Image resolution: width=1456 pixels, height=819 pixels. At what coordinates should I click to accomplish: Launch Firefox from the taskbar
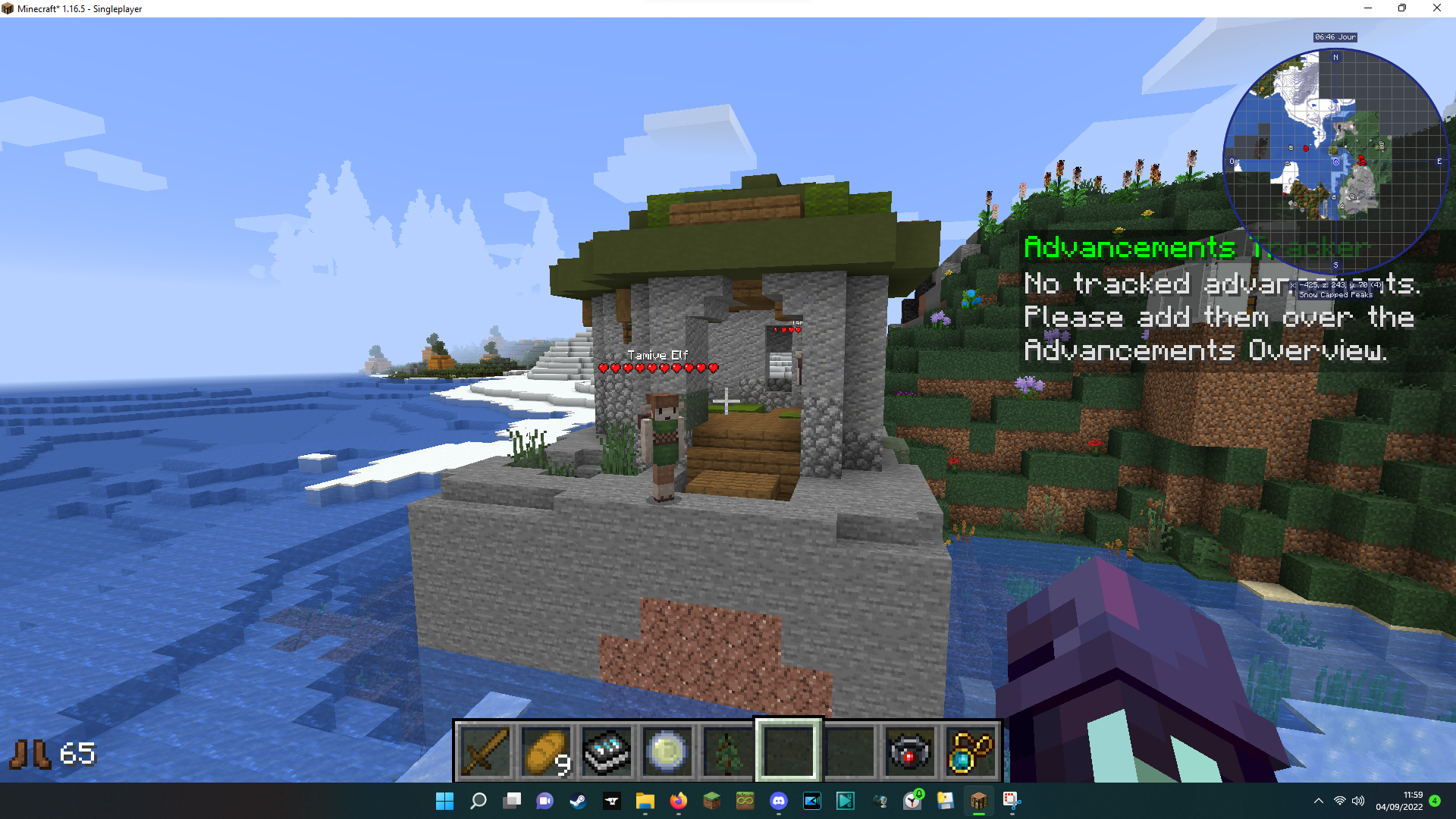678,801
